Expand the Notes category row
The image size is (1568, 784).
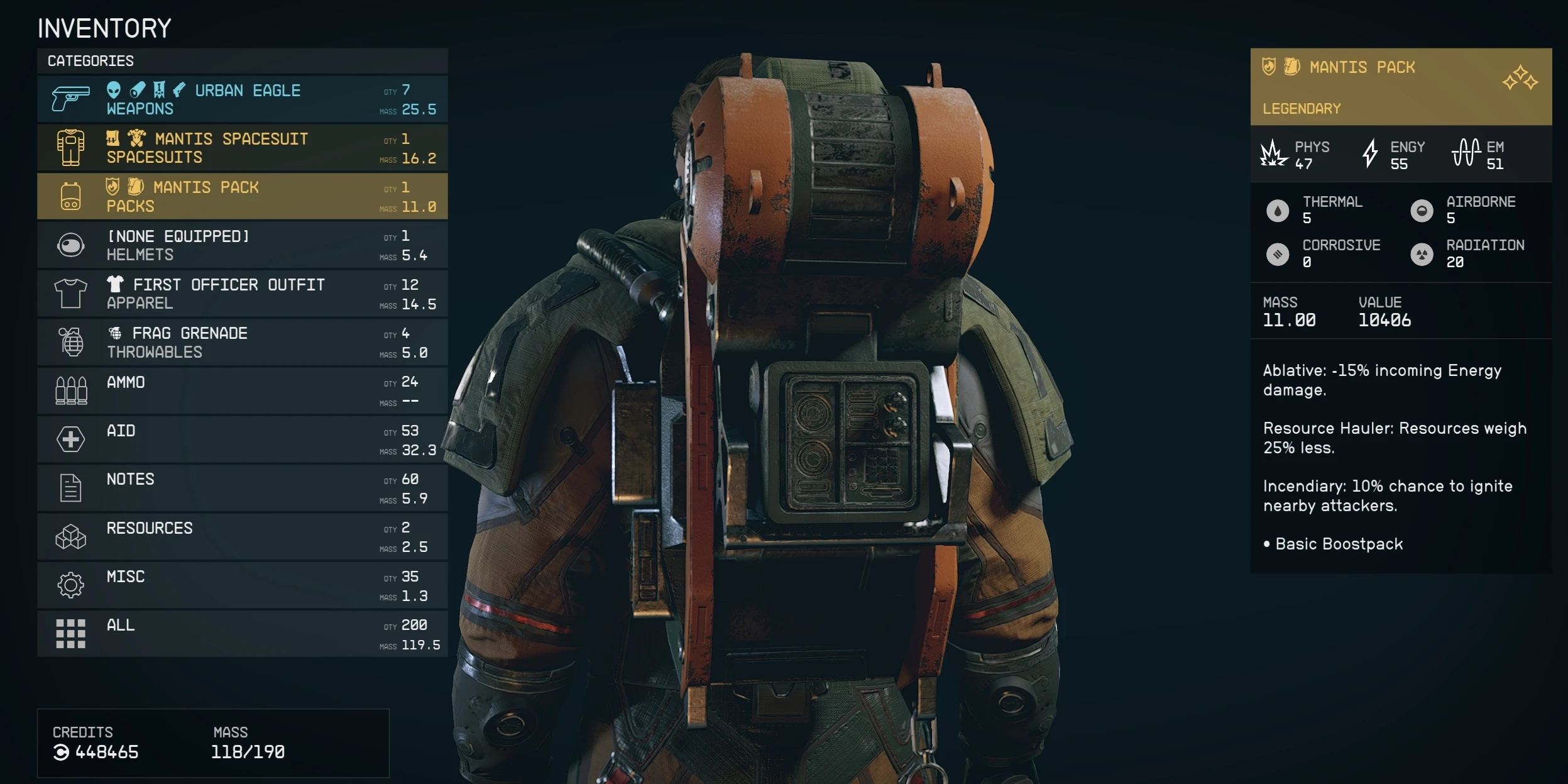pos(251,487)
